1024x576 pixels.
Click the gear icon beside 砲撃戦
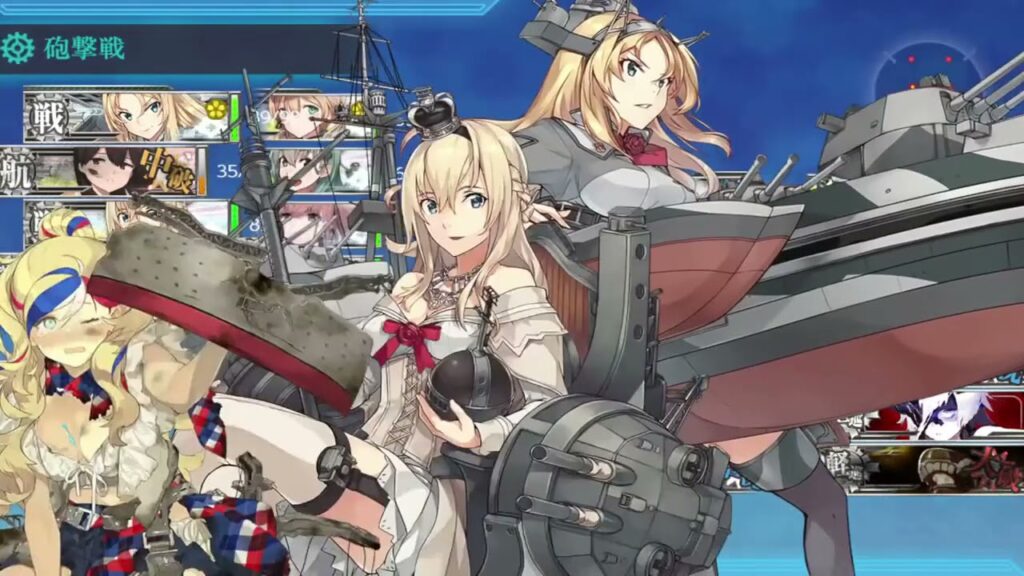tap(18, 47)
